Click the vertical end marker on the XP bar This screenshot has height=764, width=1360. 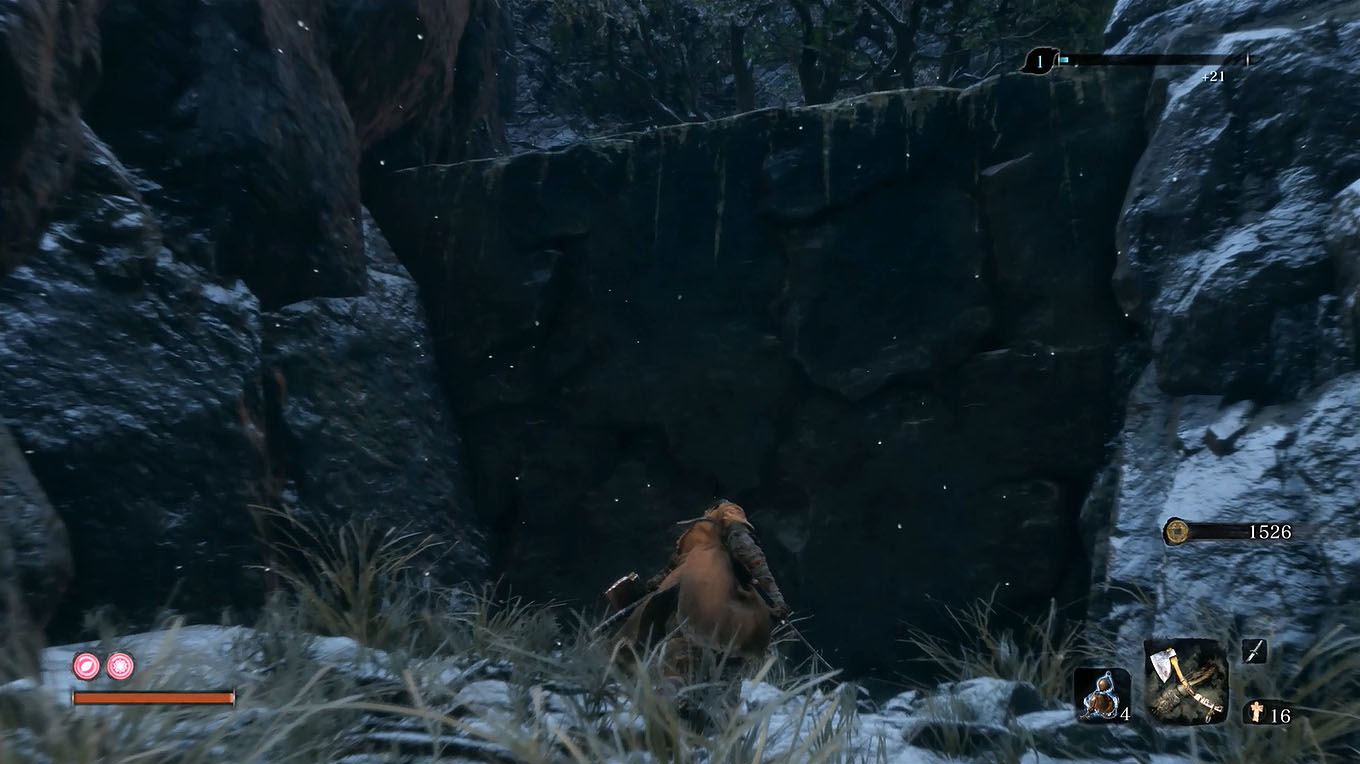tap(1247, 58)
